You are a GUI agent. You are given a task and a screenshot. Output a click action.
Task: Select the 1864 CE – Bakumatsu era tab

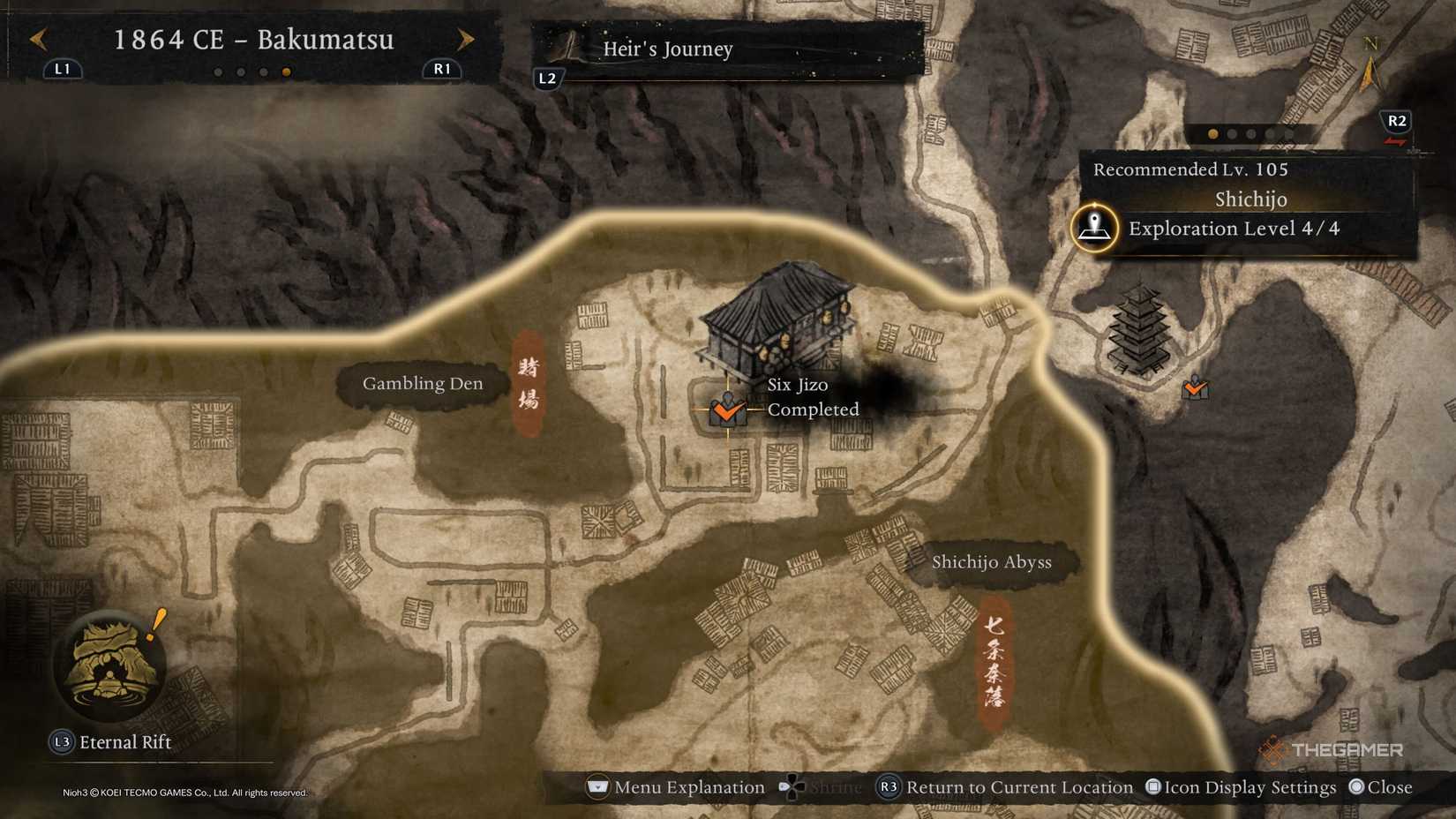click(x=254, y=40)
